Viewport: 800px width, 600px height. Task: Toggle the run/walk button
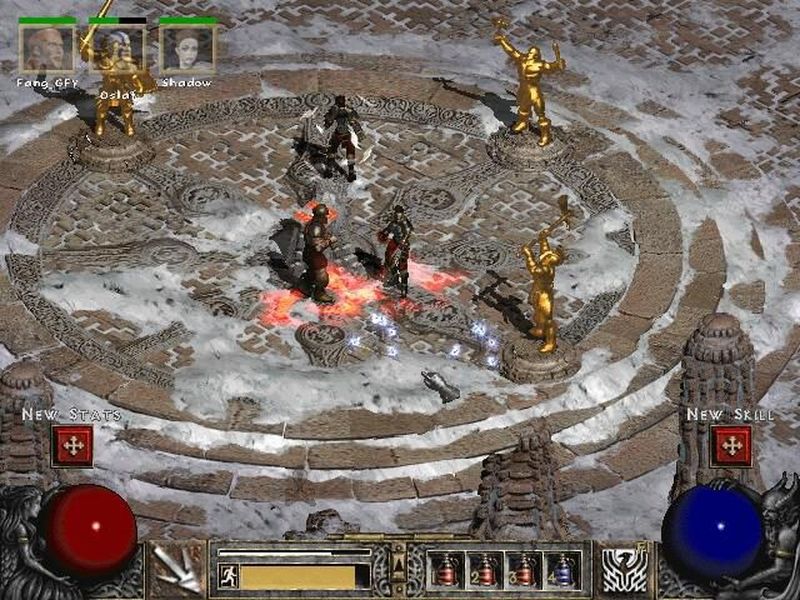tap(229, 576)
